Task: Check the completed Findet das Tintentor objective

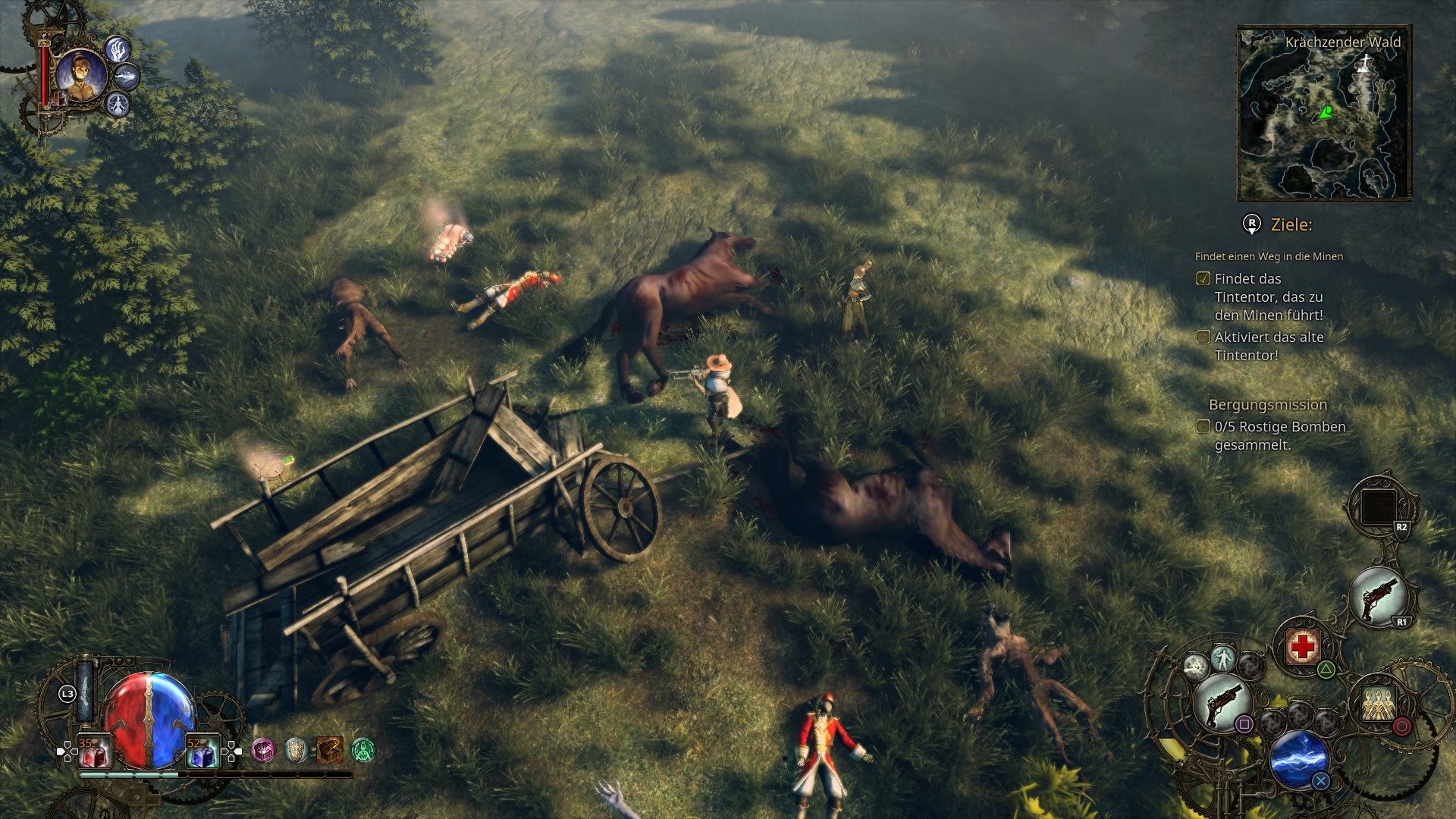Action: coord(1203,279)
